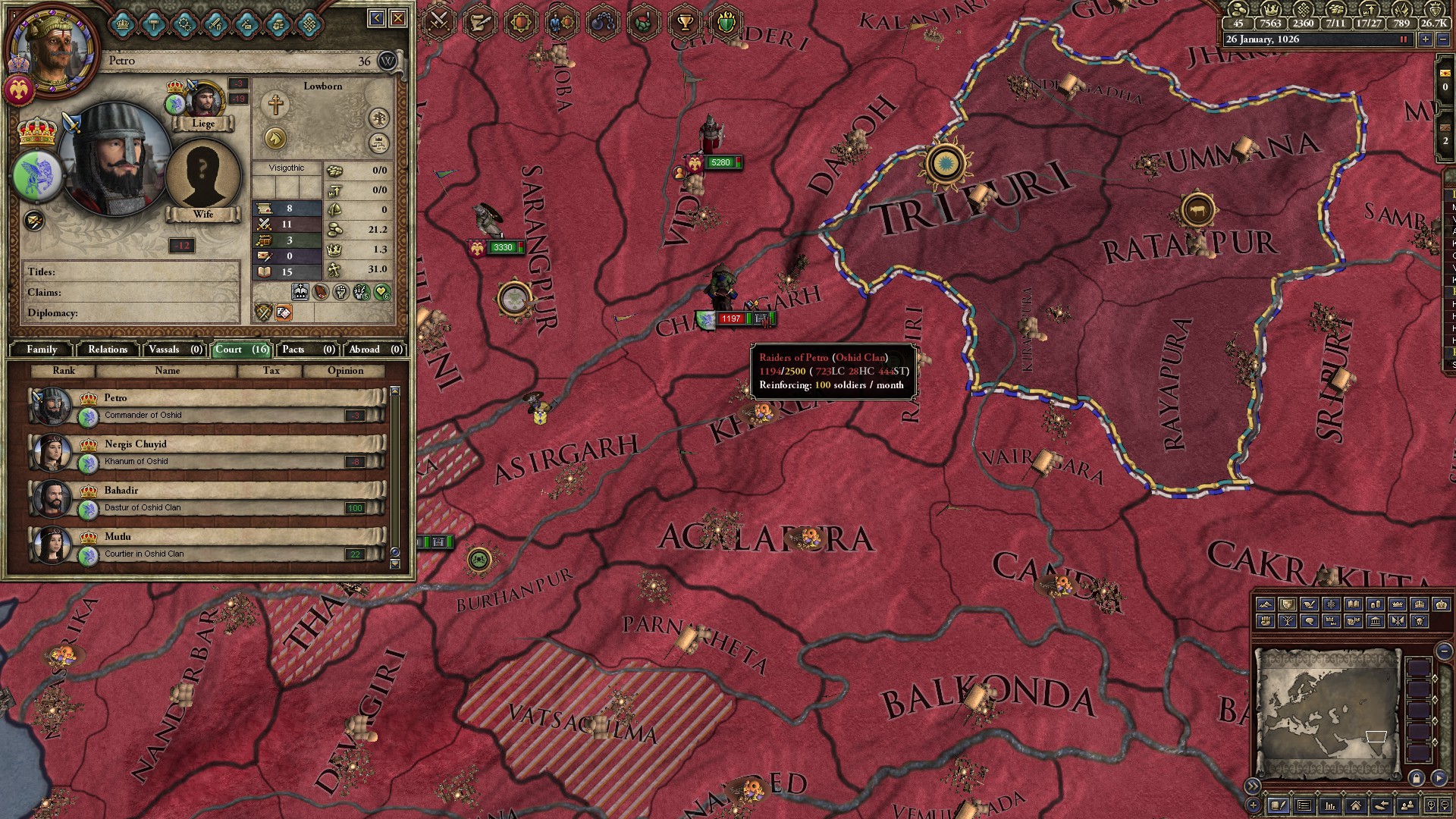
Task: Switch to the Family tab
Action: click(x=42, y=349)
